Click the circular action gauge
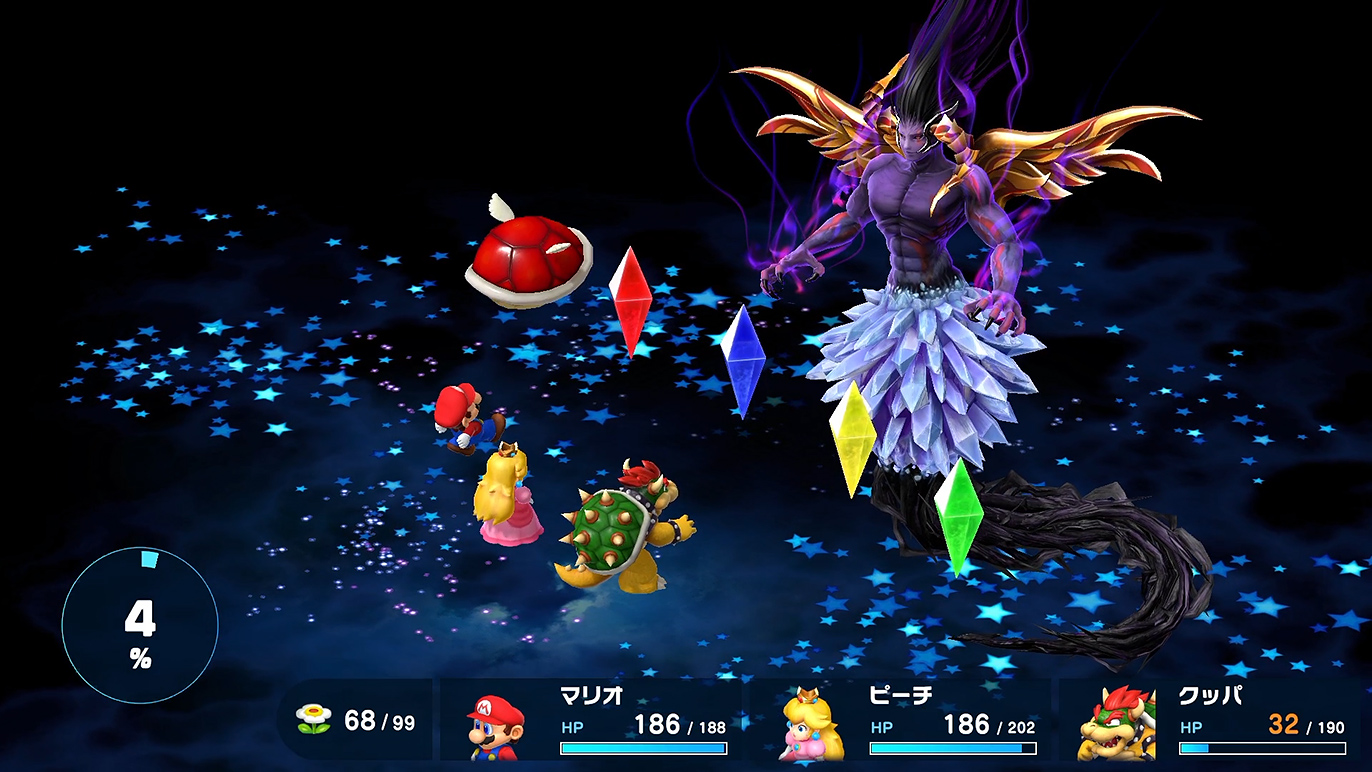Image resolution: width=1372 pixels, height=772 pixels. pos(140,626)
